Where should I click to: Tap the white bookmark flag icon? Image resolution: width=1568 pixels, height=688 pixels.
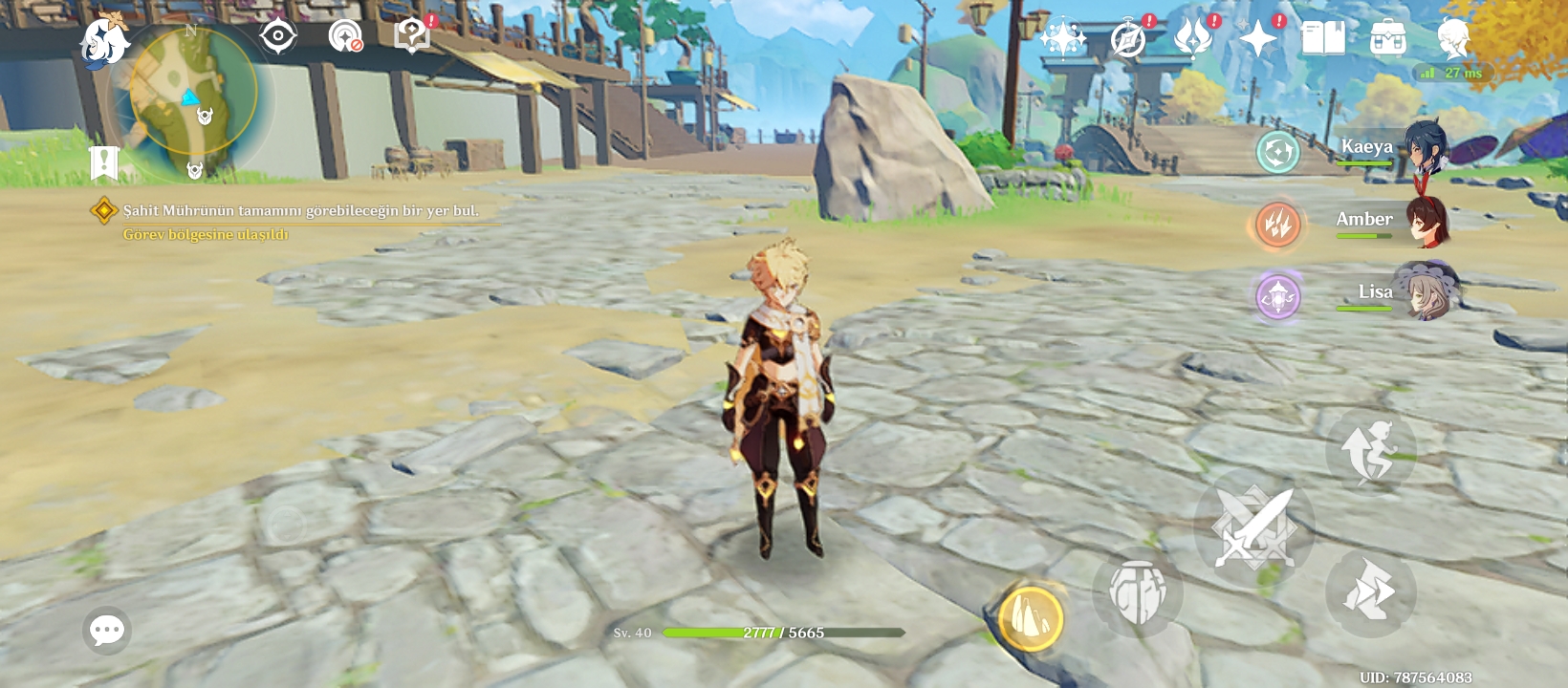pyautogui.click(x=103, y=163)
